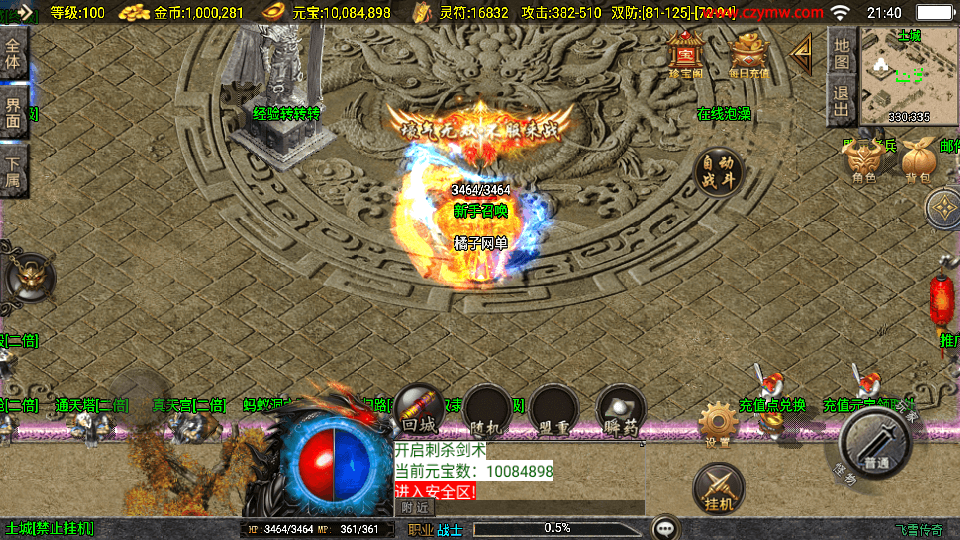This screenshot has width=960, height=540.
Task: Select the 下属 tab
Action: [x=13, y=170]
